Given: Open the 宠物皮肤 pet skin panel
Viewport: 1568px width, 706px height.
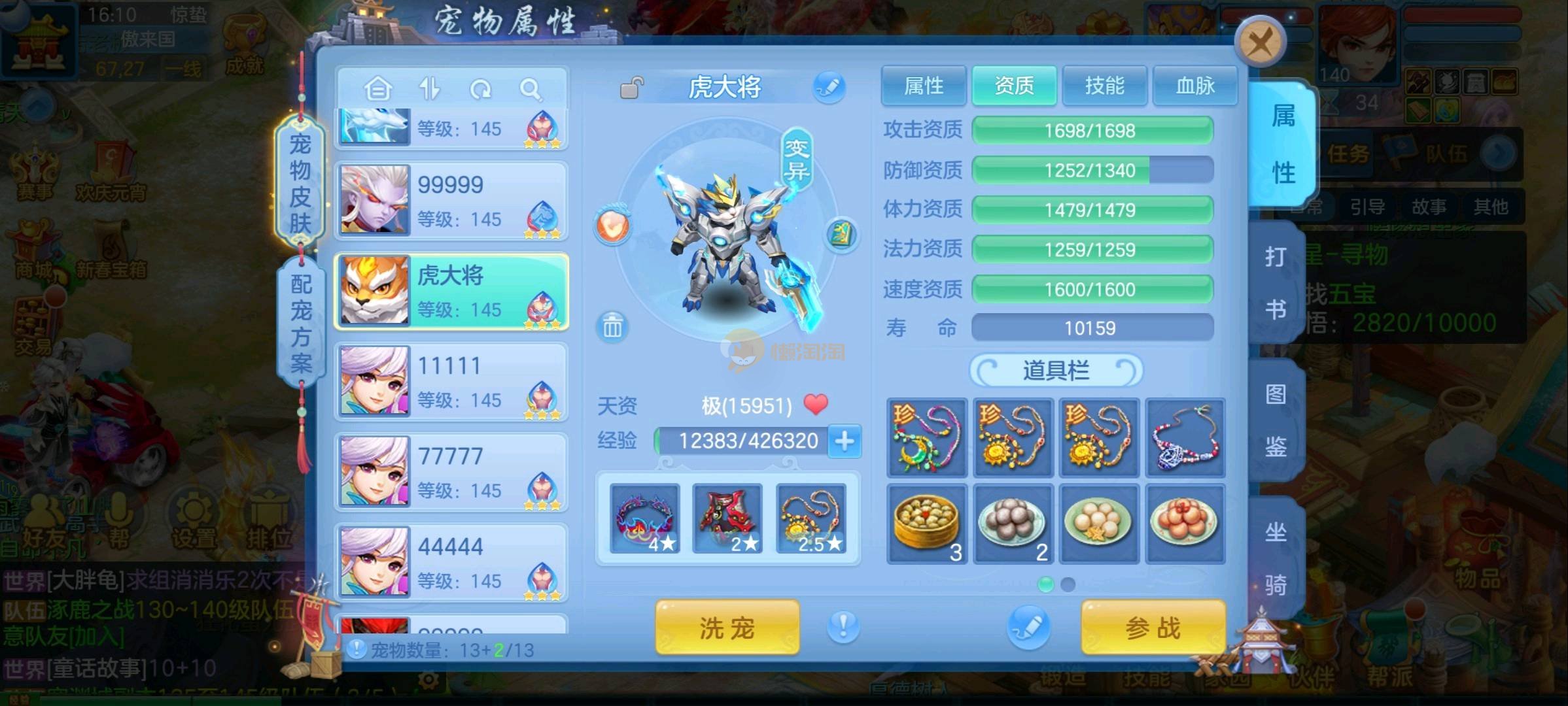Looking at the screenshot, I should tap(300, 183).
